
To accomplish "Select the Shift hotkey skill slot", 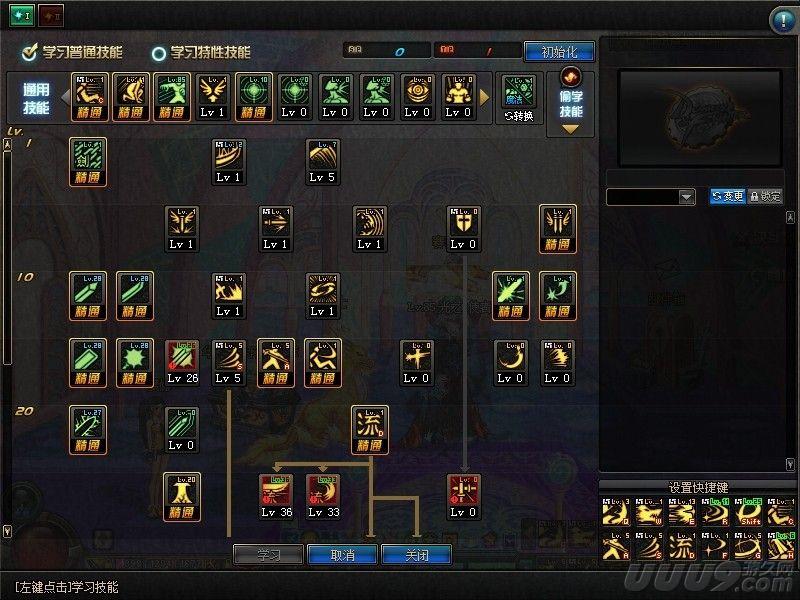I will 750,512.
